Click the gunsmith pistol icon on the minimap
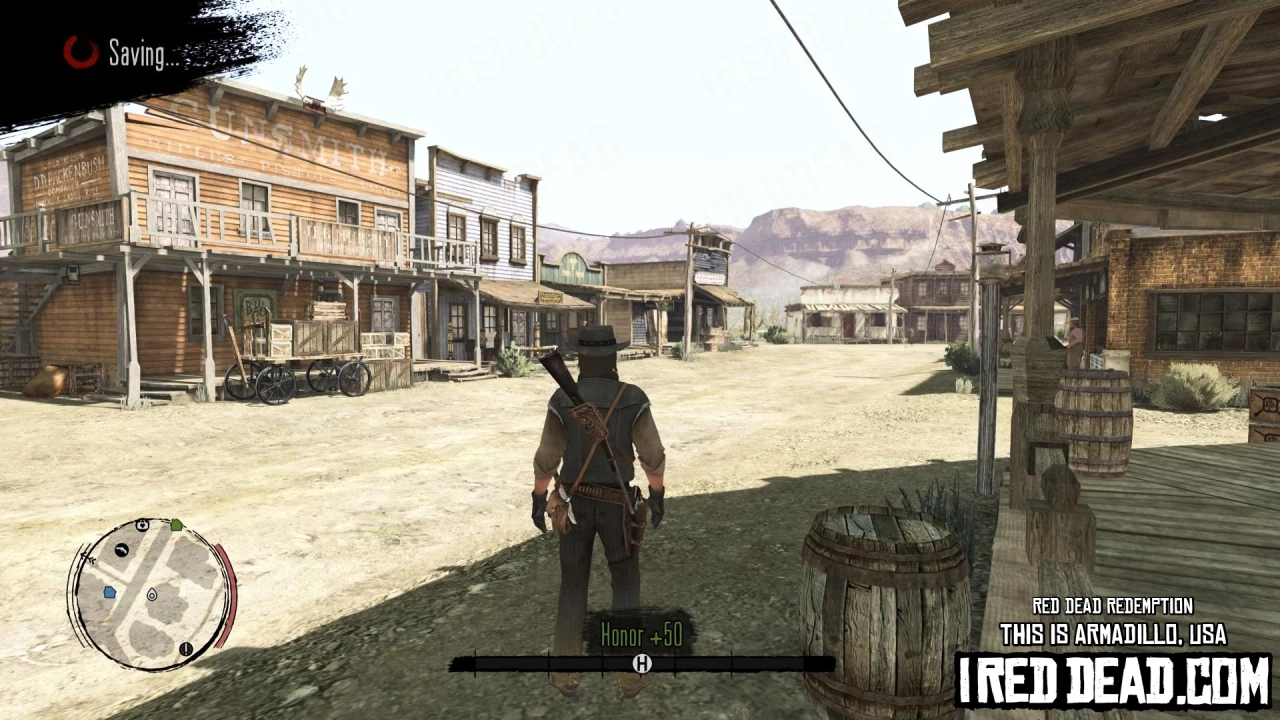Viewport: 1280px width, 720px height. 122,551
